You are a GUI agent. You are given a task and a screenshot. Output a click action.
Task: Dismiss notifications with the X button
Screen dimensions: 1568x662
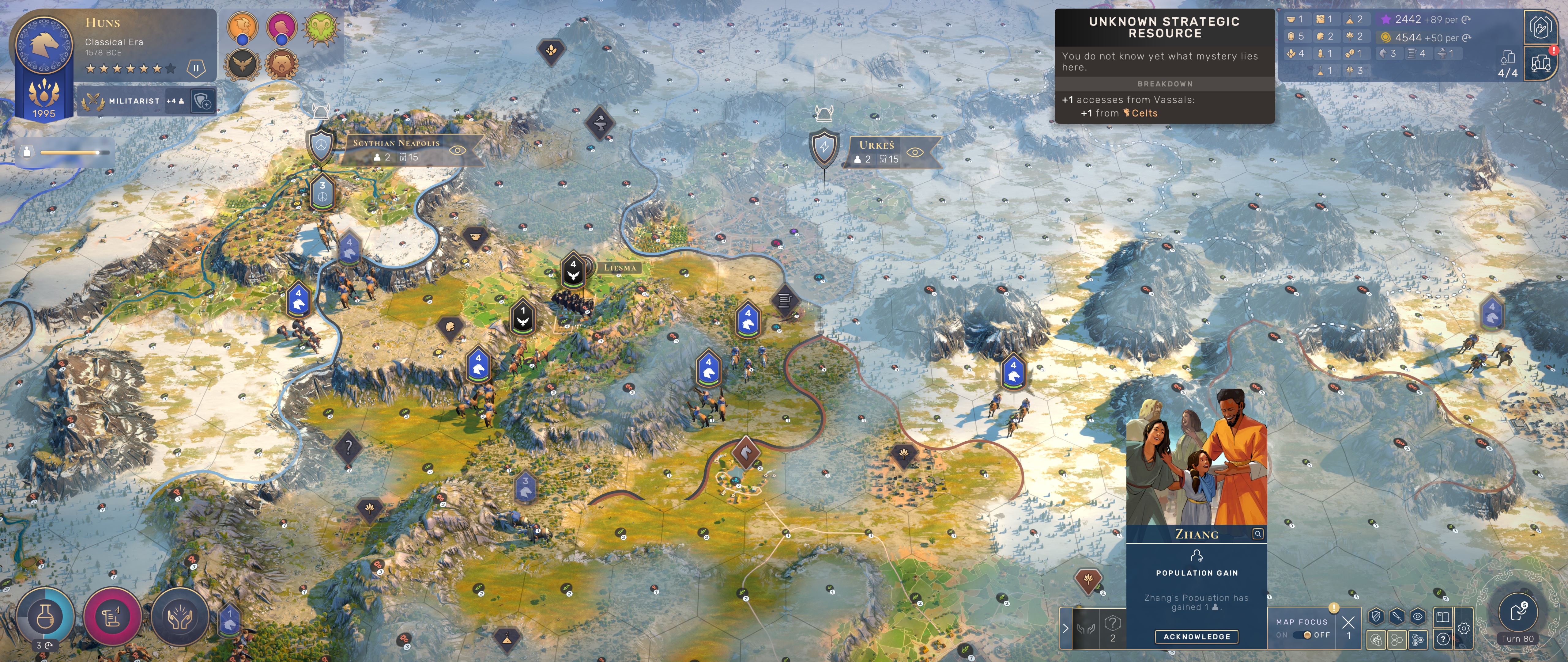pyautogui.click(x=1348, y=622)
